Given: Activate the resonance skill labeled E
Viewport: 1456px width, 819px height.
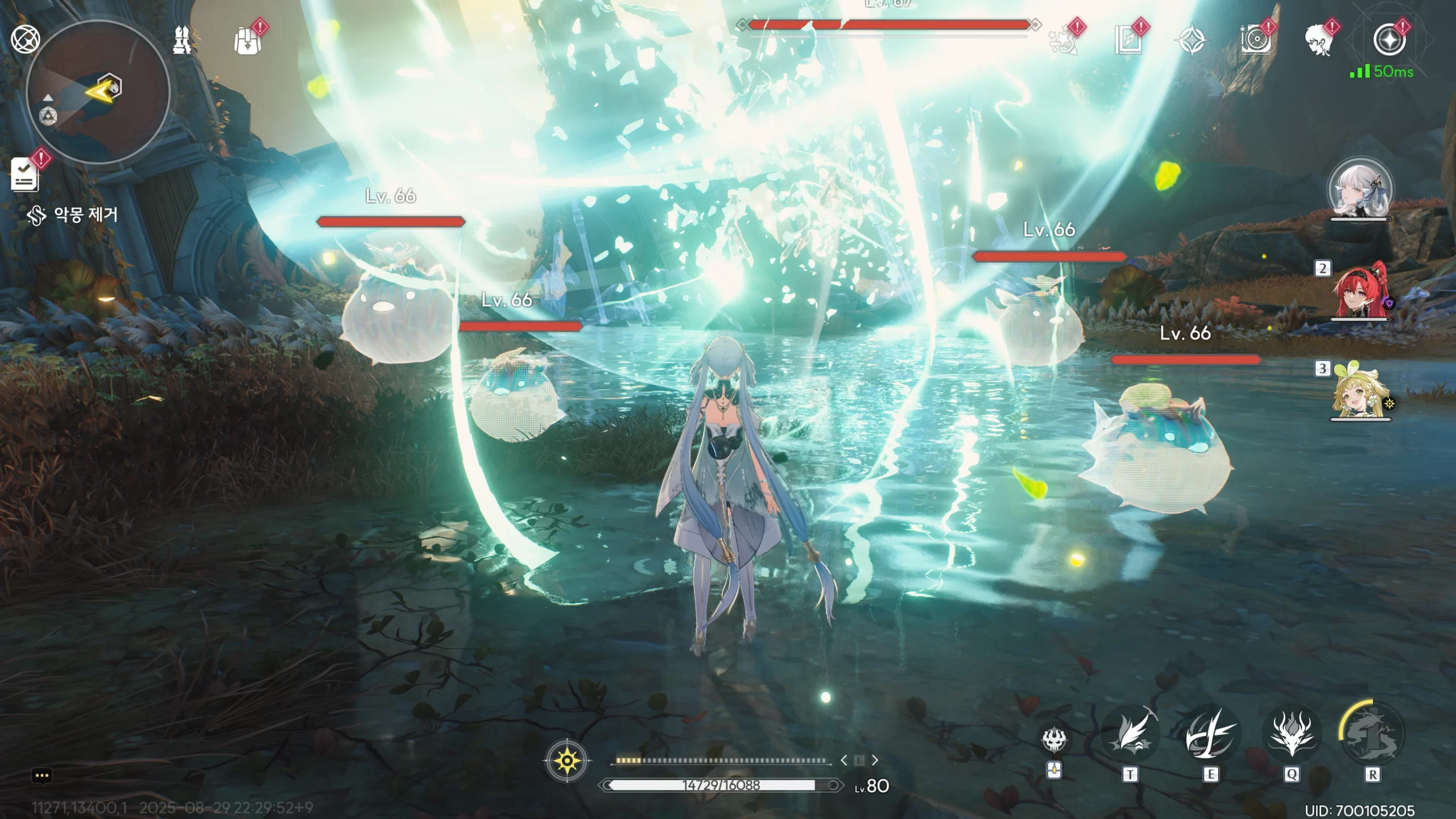Looking at the screenshot, I should pyautogui.click(x=1210, y=735).
